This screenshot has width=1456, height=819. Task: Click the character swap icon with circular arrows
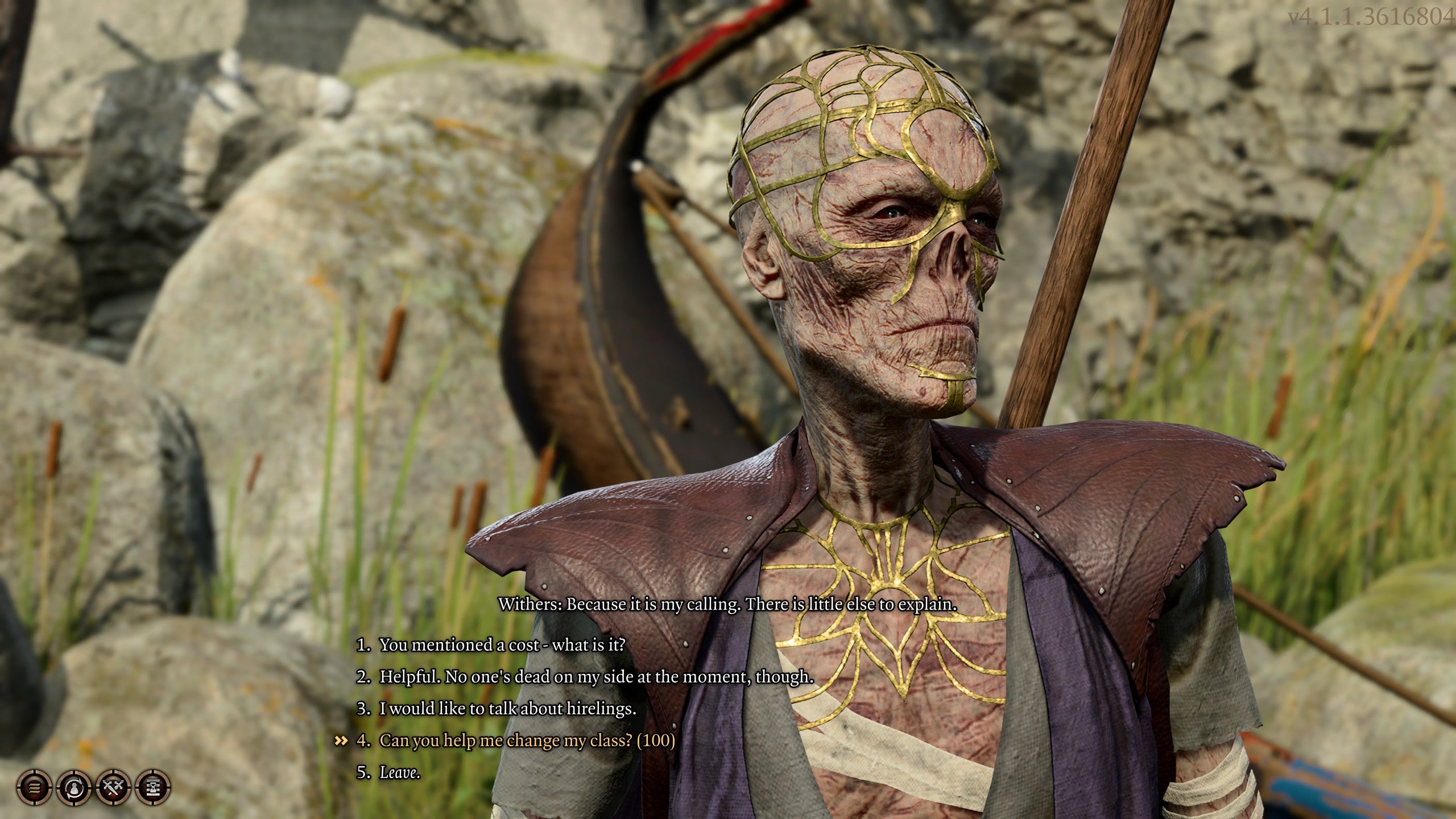(75, 788)
